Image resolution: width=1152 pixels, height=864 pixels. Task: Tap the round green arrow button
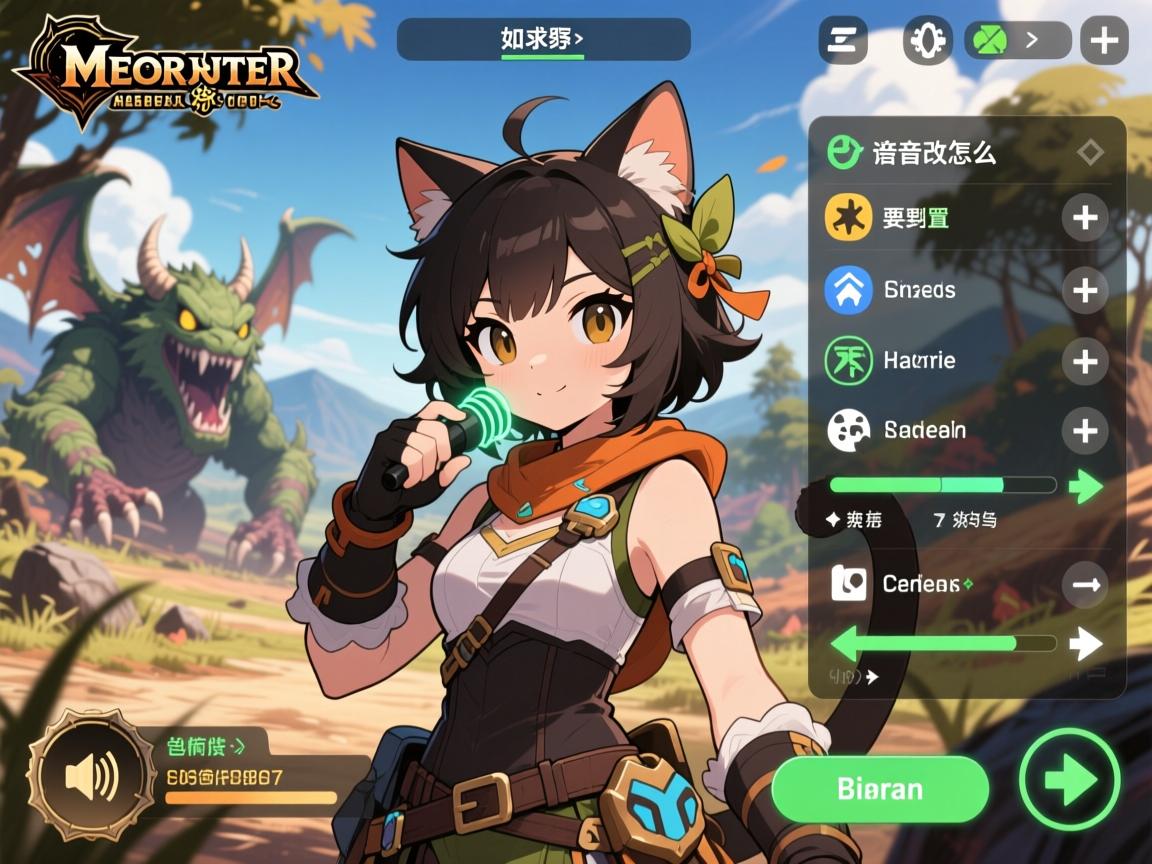pyautogui.click(x=1069, y=780)
